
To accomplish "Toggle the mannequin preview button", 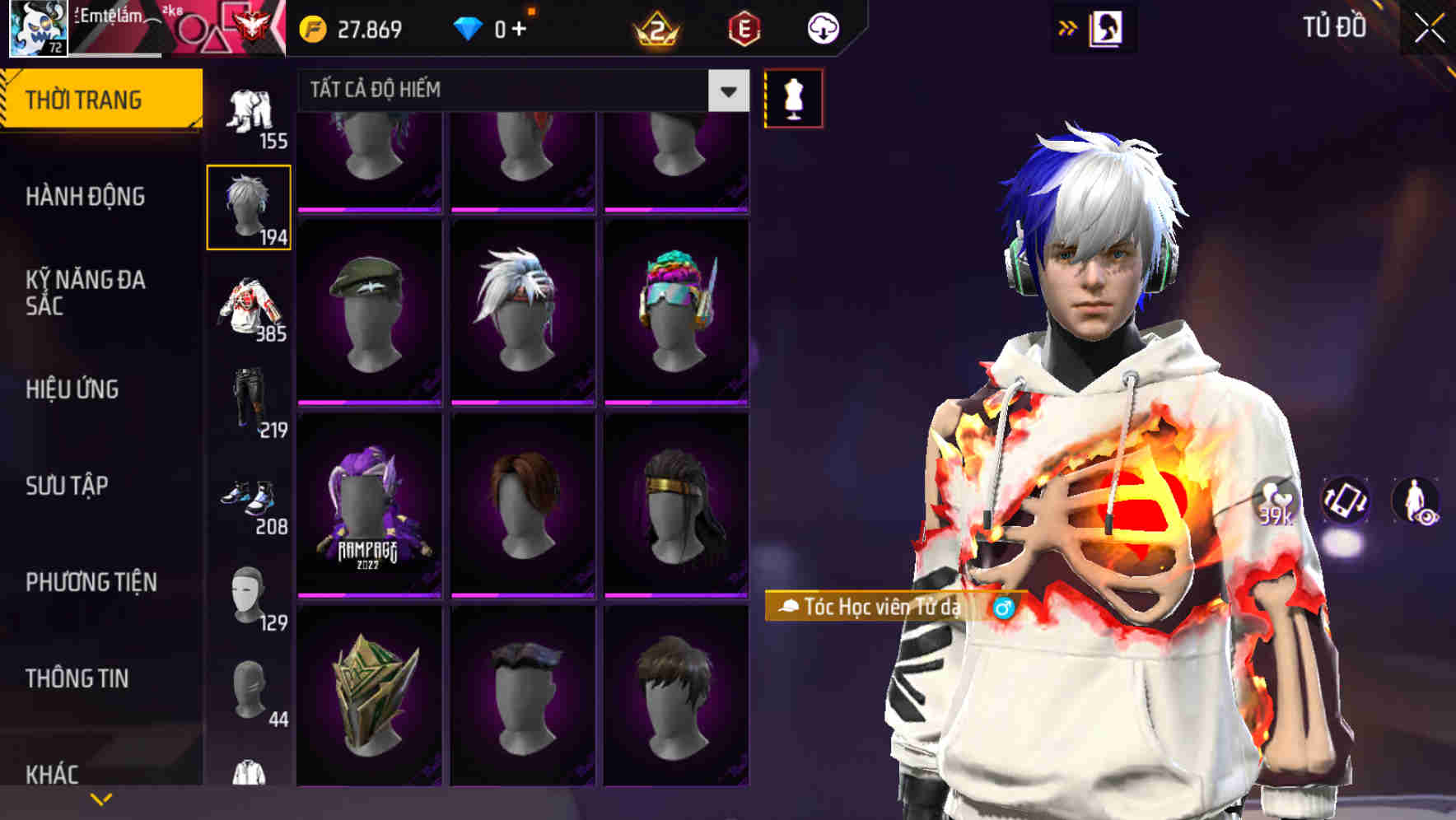I will pyautogui.click(x=793, y=98).
